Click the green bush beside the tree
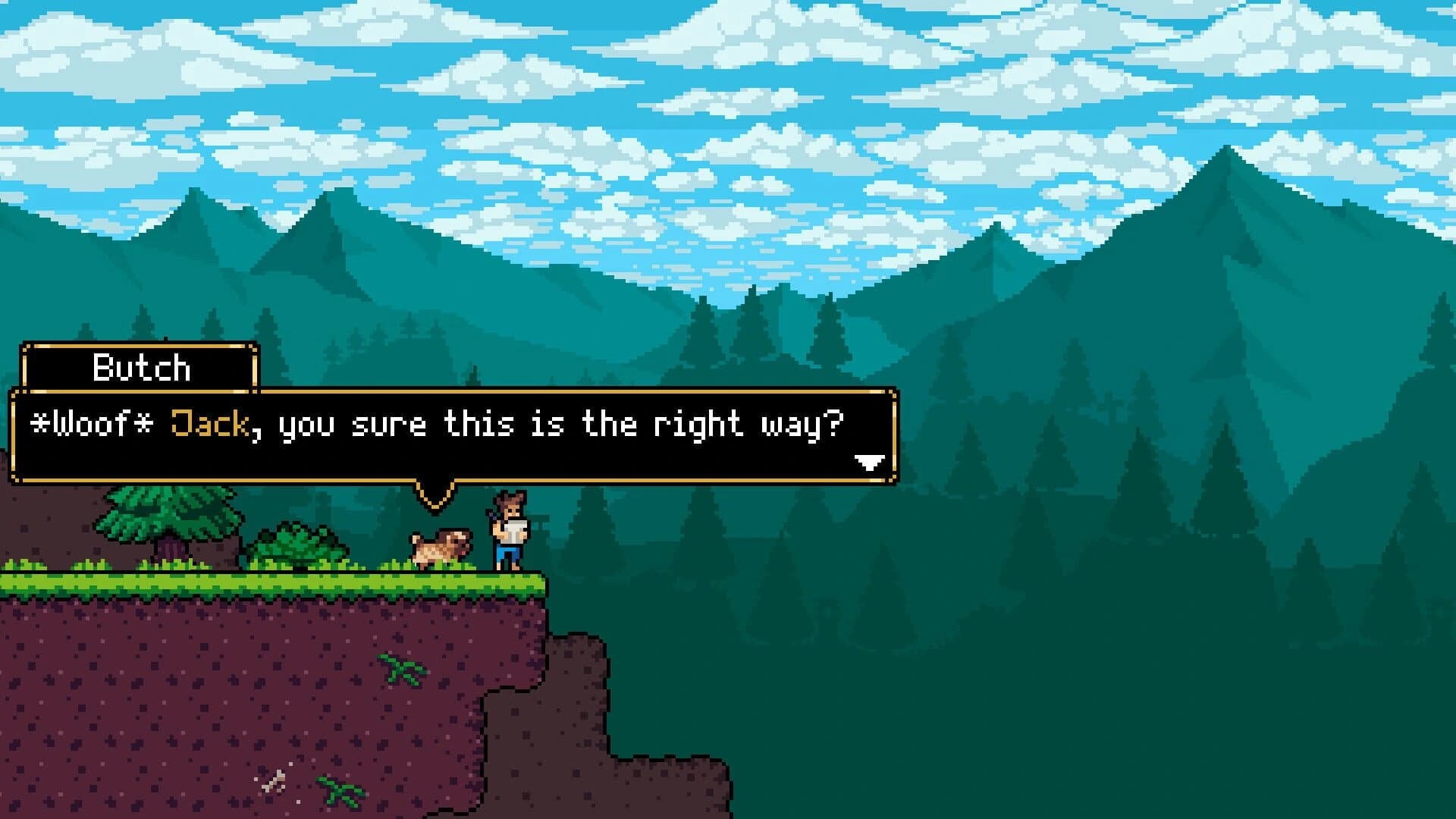1456x819 pixels. pos(300,542)
